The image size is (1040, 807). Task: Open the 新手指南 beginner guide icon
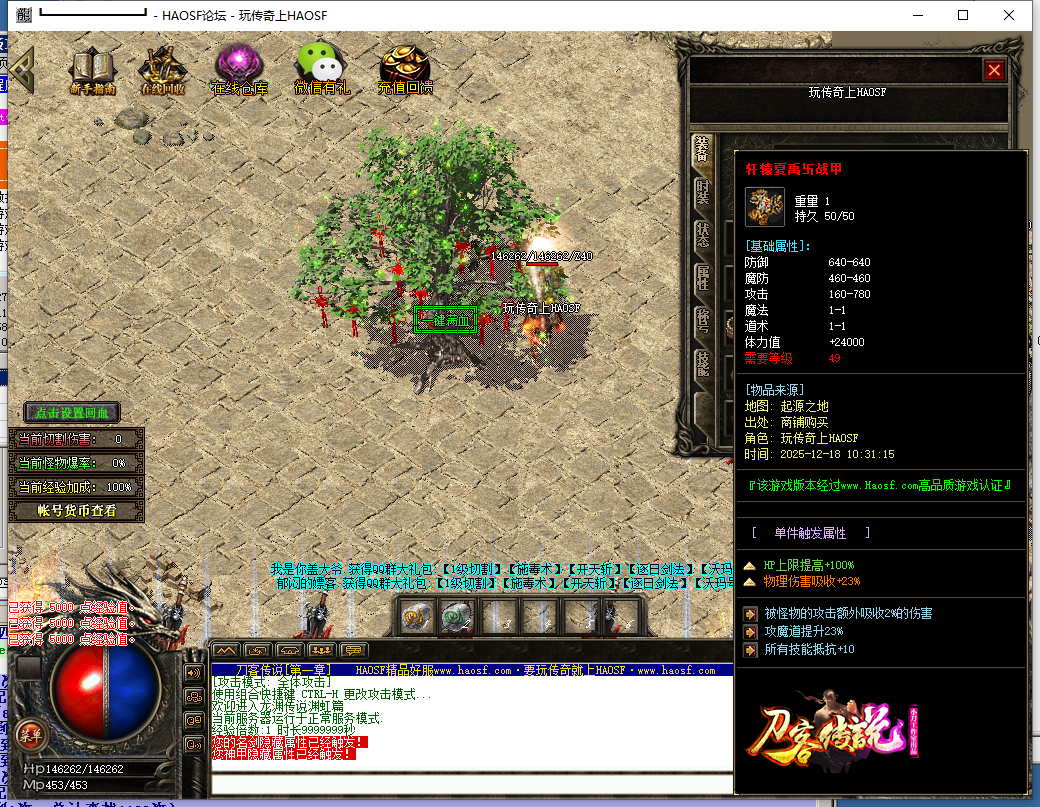92,70
